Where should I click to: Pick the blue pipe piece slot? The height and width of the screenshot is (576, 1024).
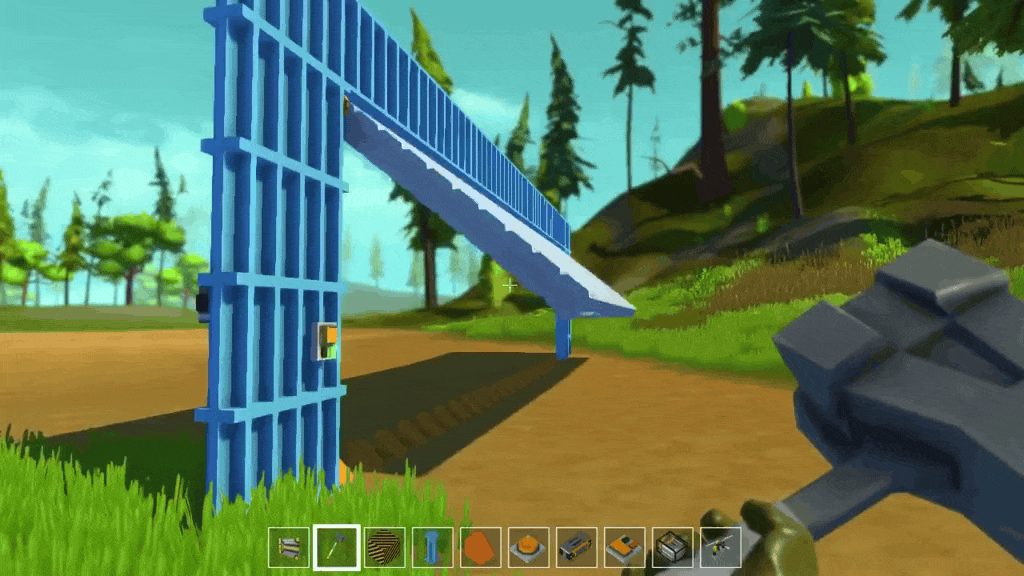(432, 547)
